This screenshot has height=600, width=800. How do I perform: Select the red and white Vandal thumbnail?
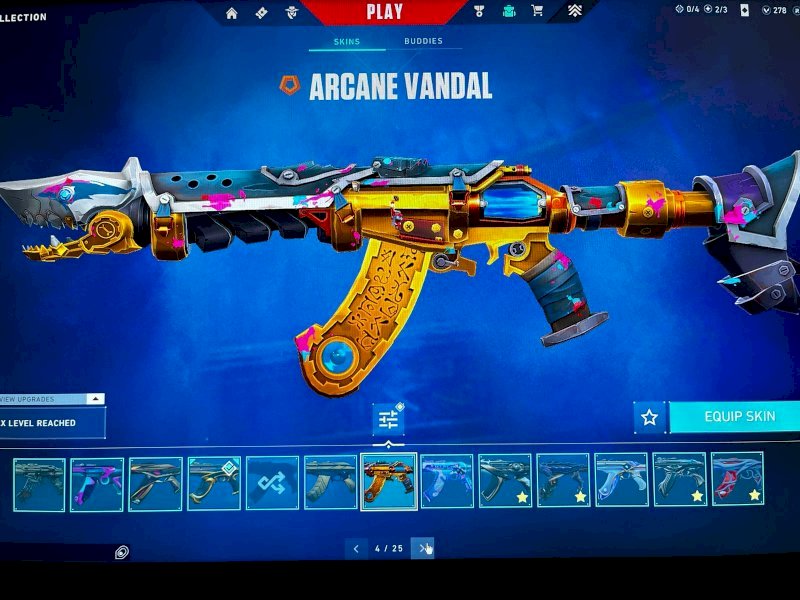click(737, 479)
